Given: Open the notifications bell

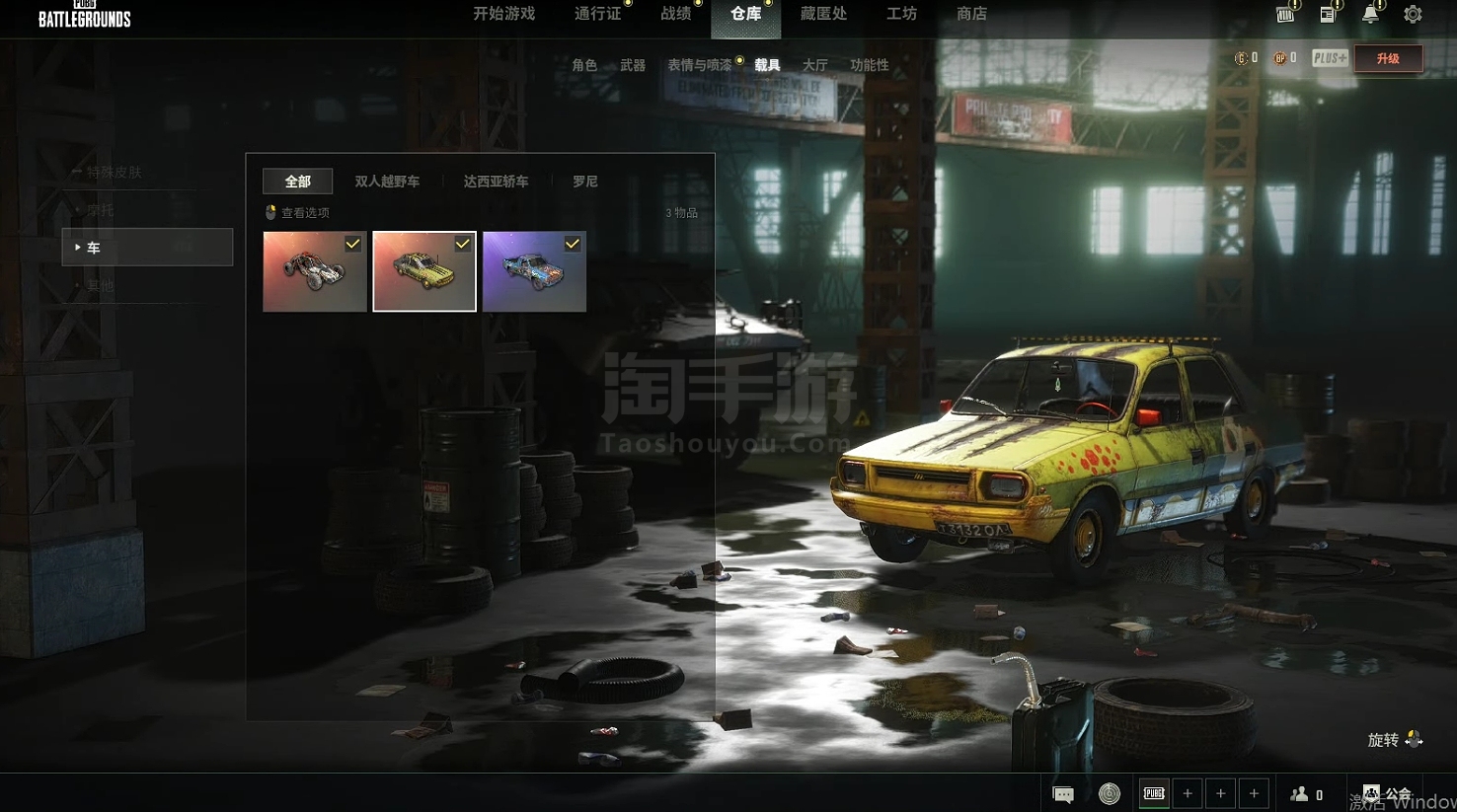Looking at the screenshot, I should [1370, 15].
